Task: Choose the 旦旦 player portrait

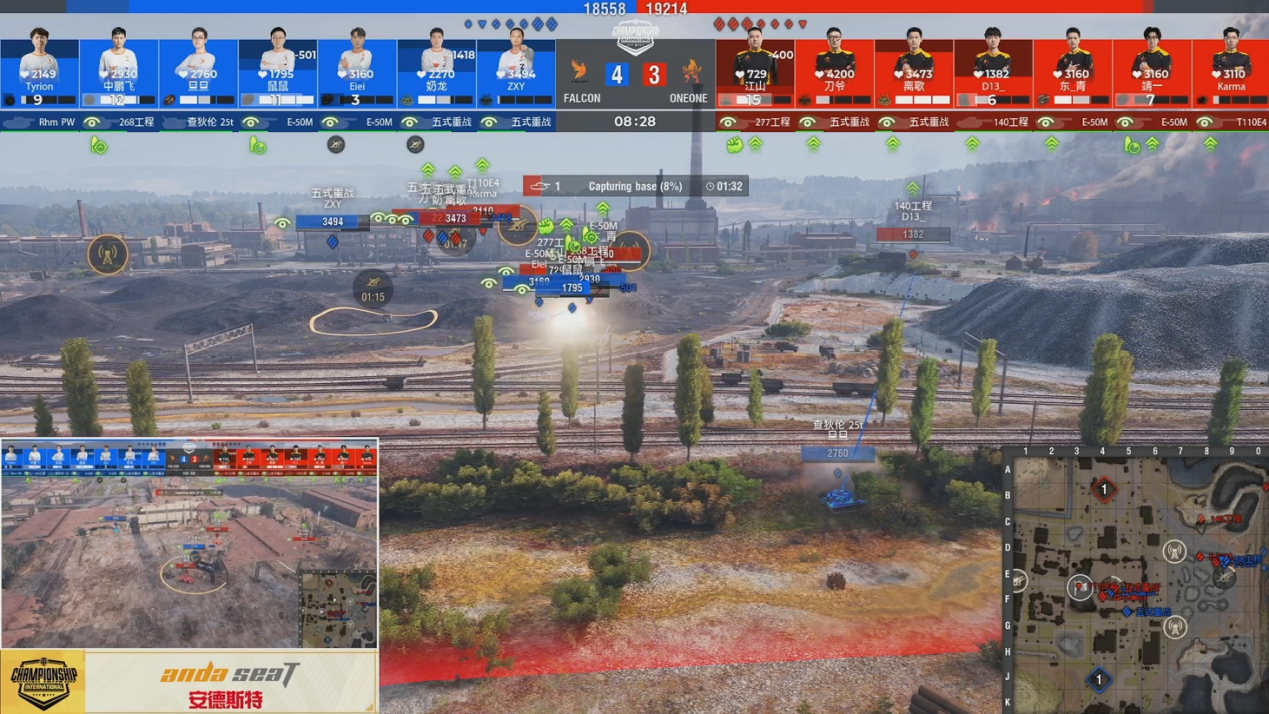Action: tap(198, 58)
